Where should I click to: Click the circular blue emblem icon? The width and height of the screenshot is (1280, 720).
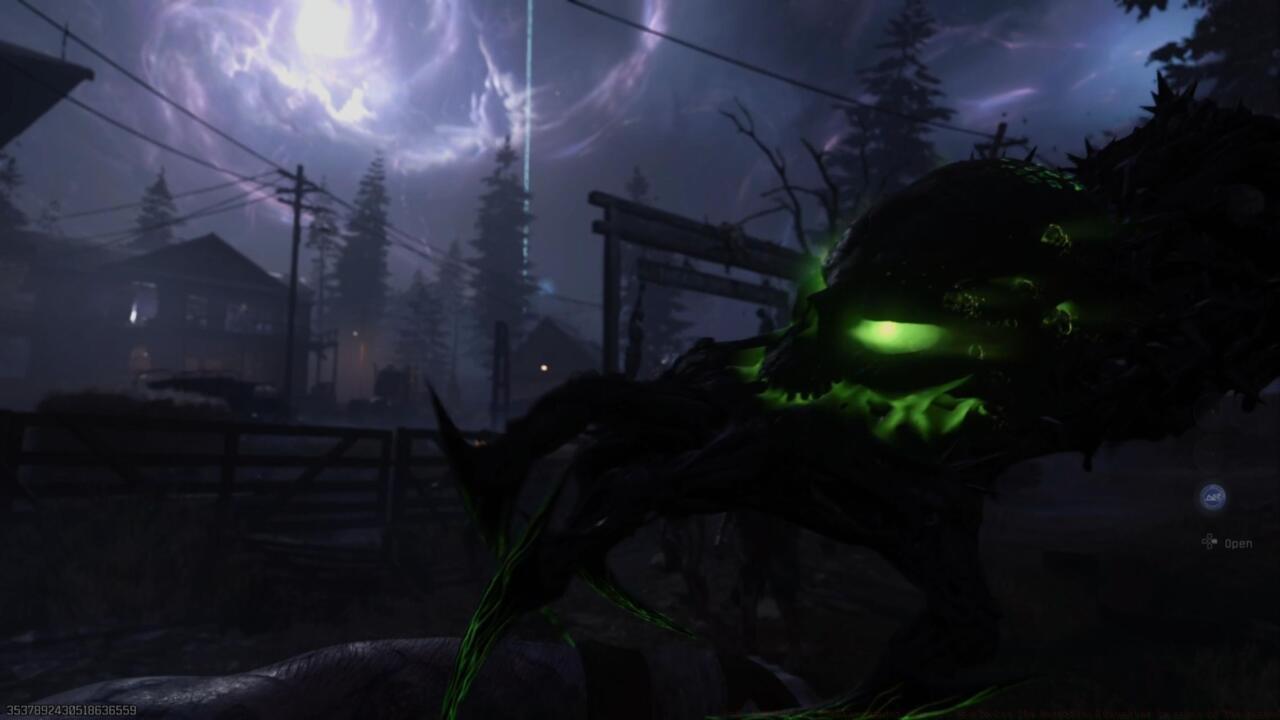[1212, 496]
